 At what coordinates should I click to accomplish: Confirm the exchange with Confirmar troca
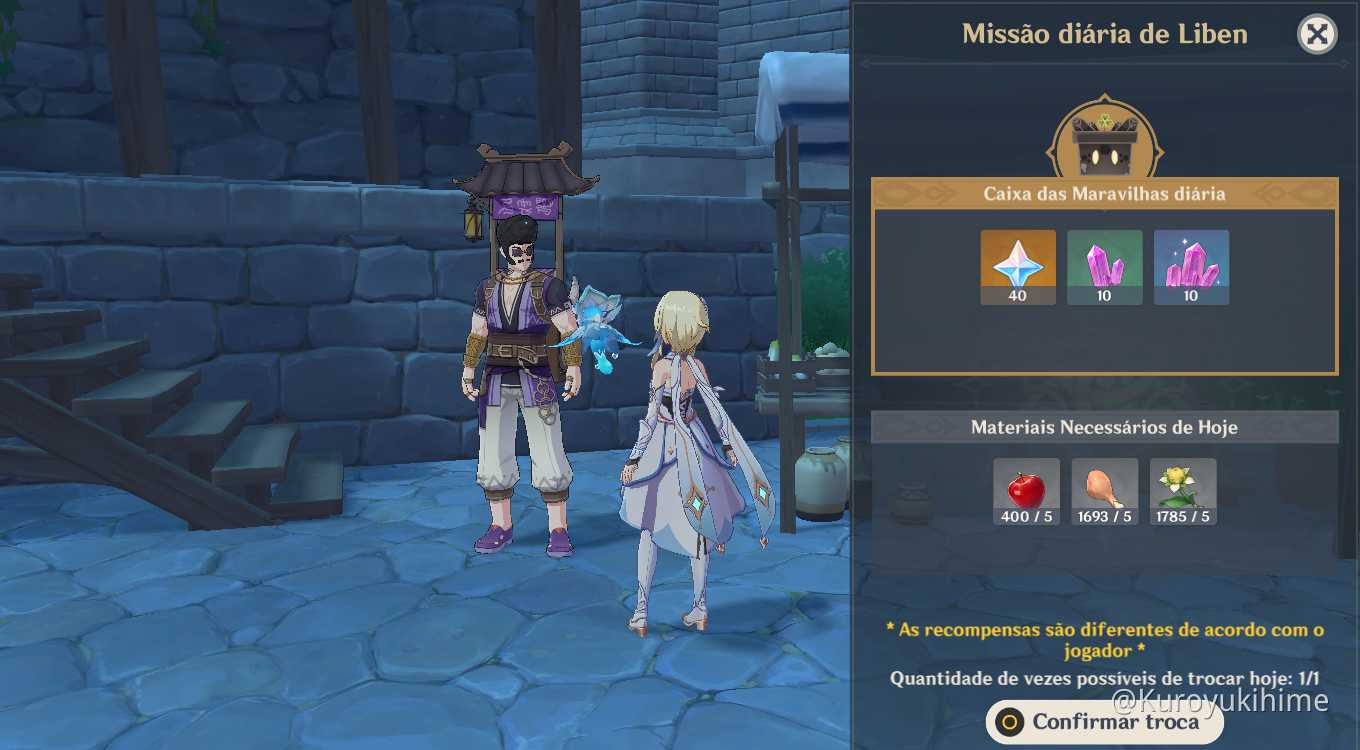pos(1104,722)
